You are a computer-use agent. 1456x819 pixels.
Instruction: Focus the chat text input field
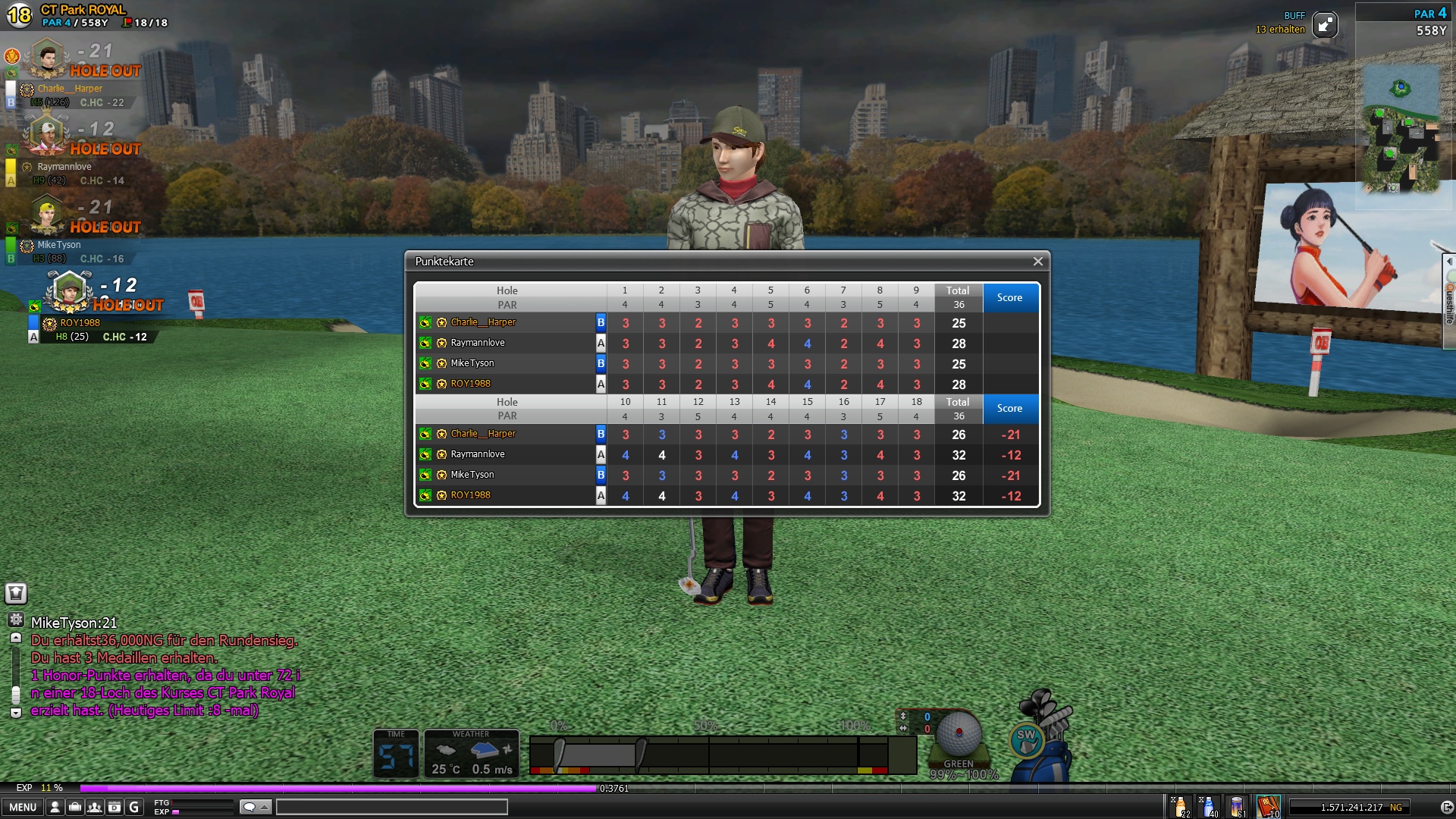coord(391,807)
